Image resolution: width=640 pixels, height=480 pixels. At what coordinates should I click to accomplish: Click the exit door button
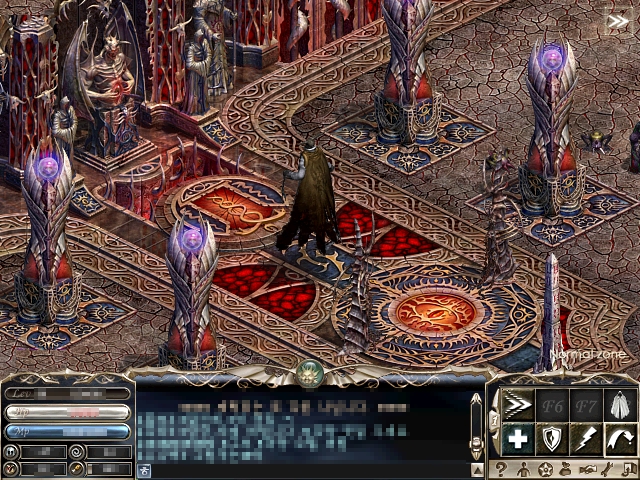630,470
